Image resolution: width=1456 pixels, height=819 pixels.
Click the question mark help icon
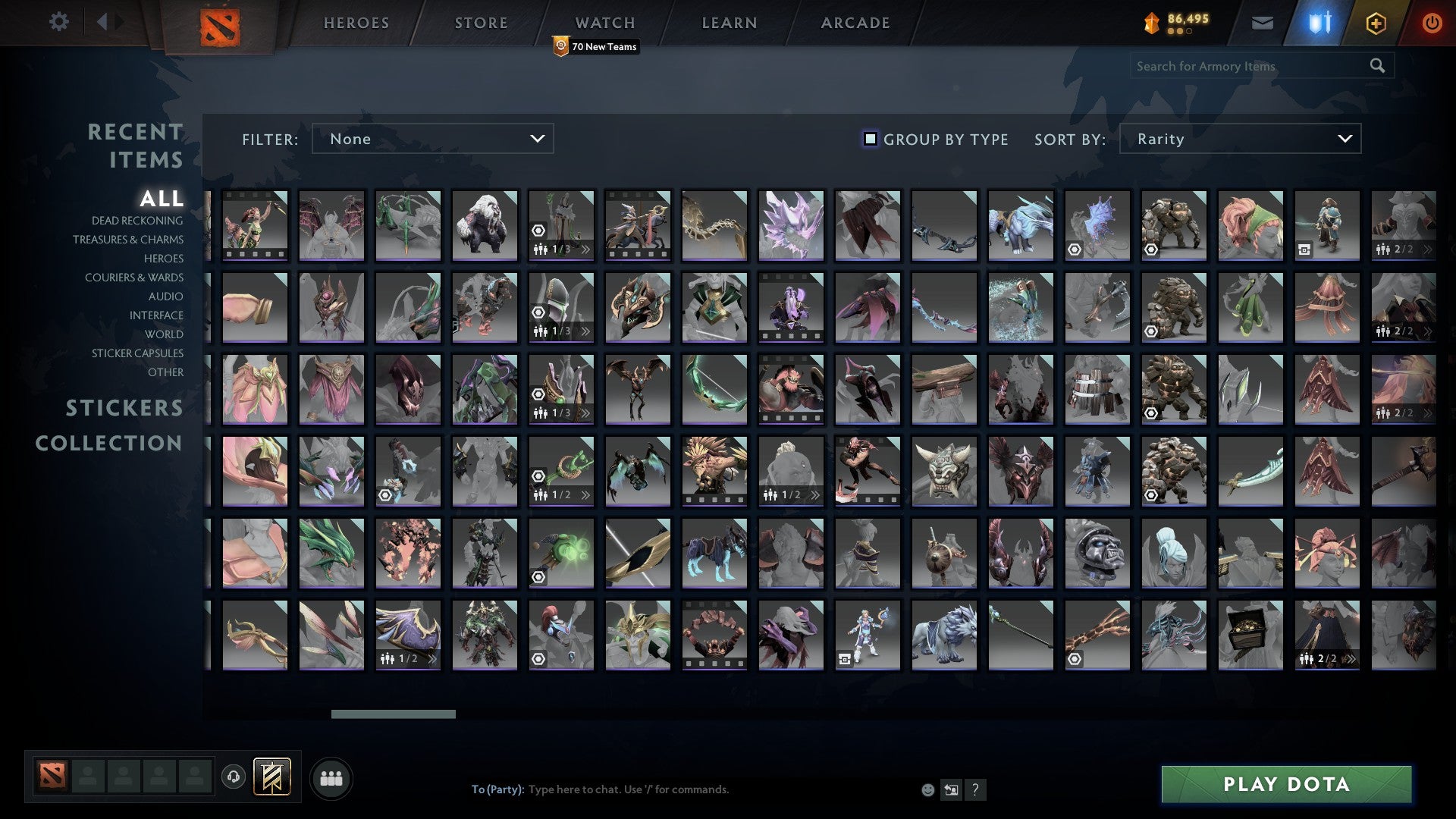pyautogui.click(x=975, y=789)
